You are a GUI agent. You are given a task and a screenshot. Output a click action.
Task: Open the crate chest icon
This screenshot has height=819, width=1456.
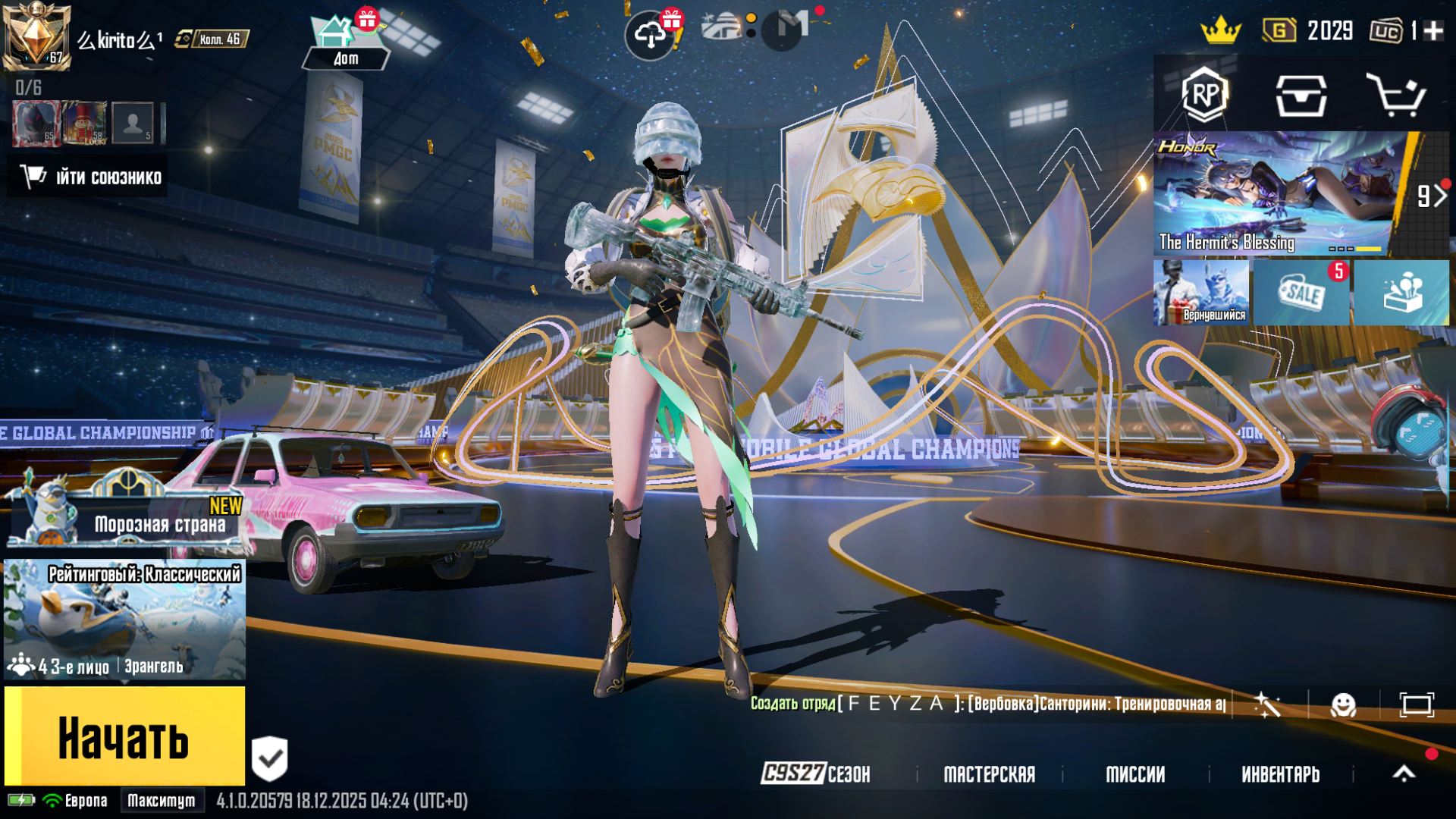(x=1301, y=96)
